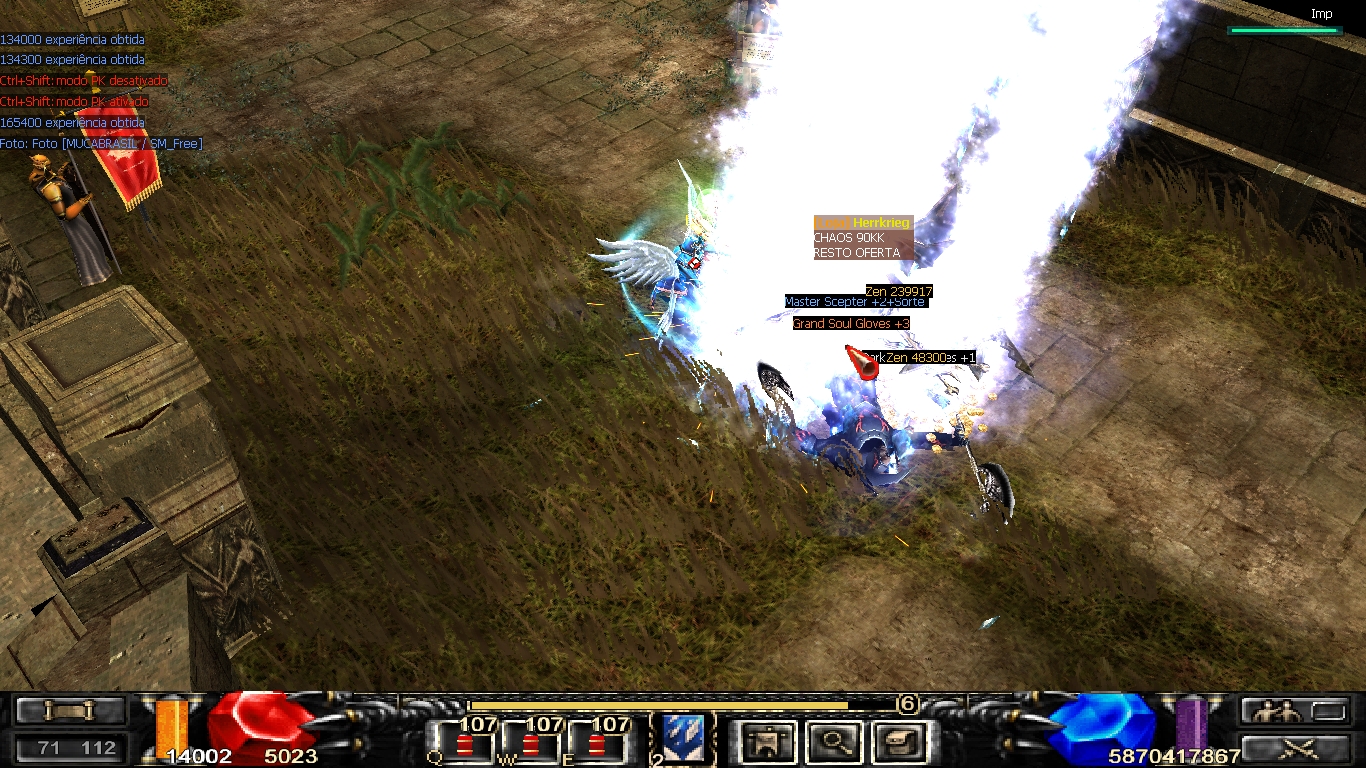Use the red potion in the E slot

click(x=597, y=745)
